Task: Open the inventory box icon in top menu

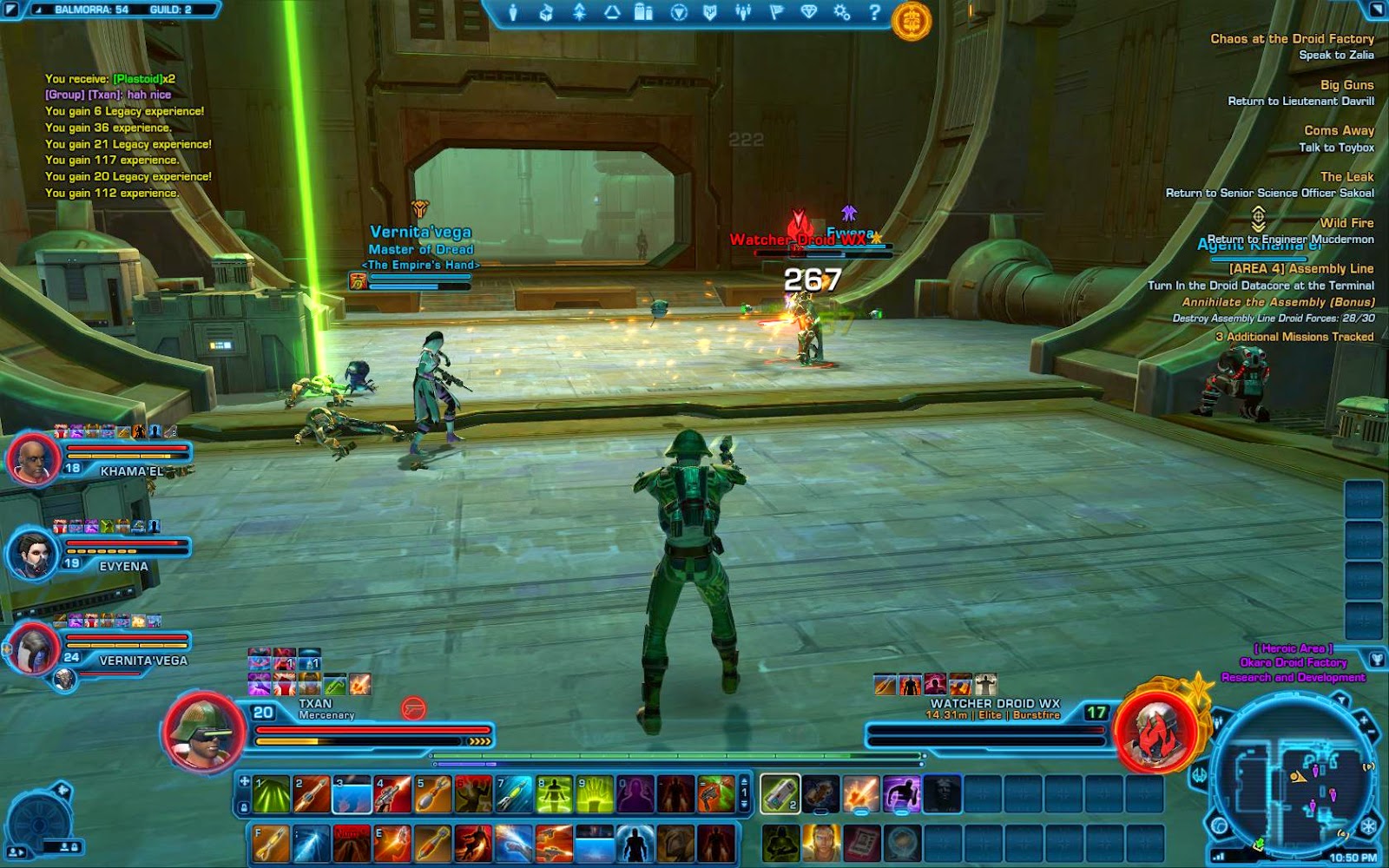Action: pos(546,12)
